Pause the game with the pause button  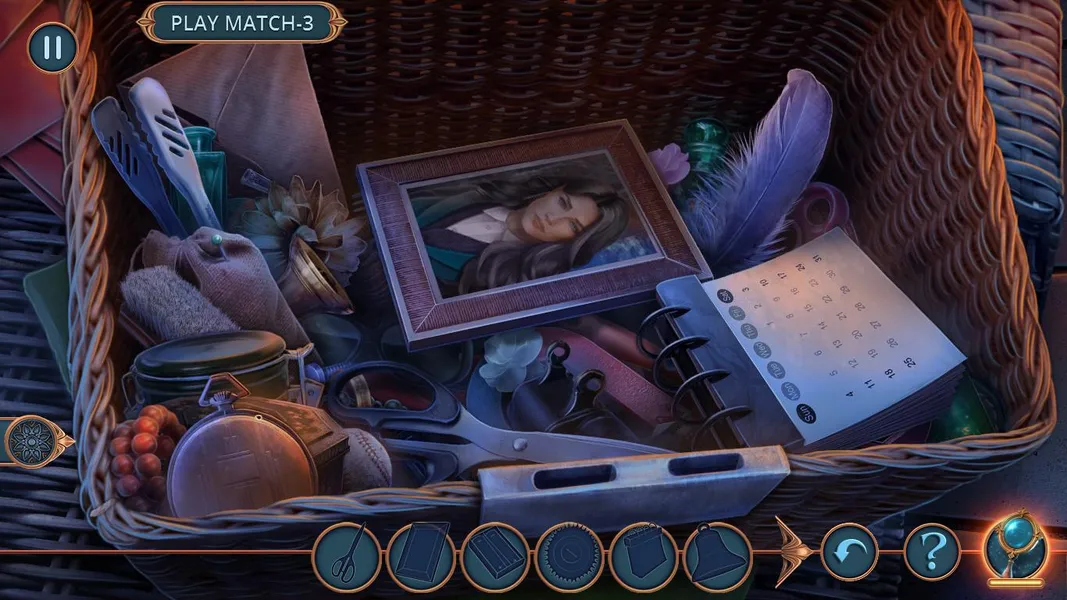(x=52, y=49)
